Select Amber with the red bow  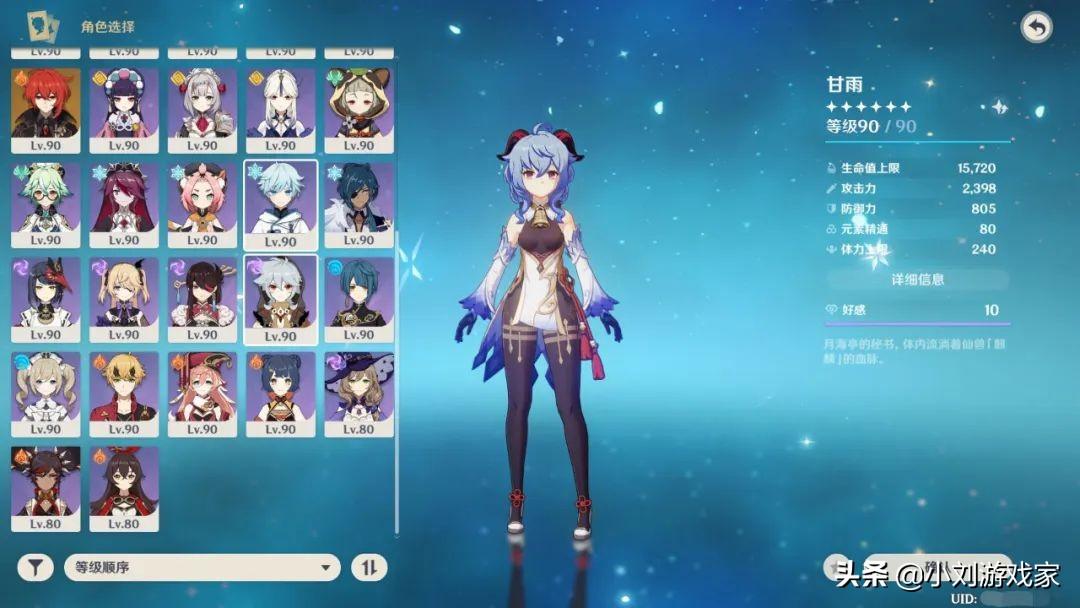(124, 488)
